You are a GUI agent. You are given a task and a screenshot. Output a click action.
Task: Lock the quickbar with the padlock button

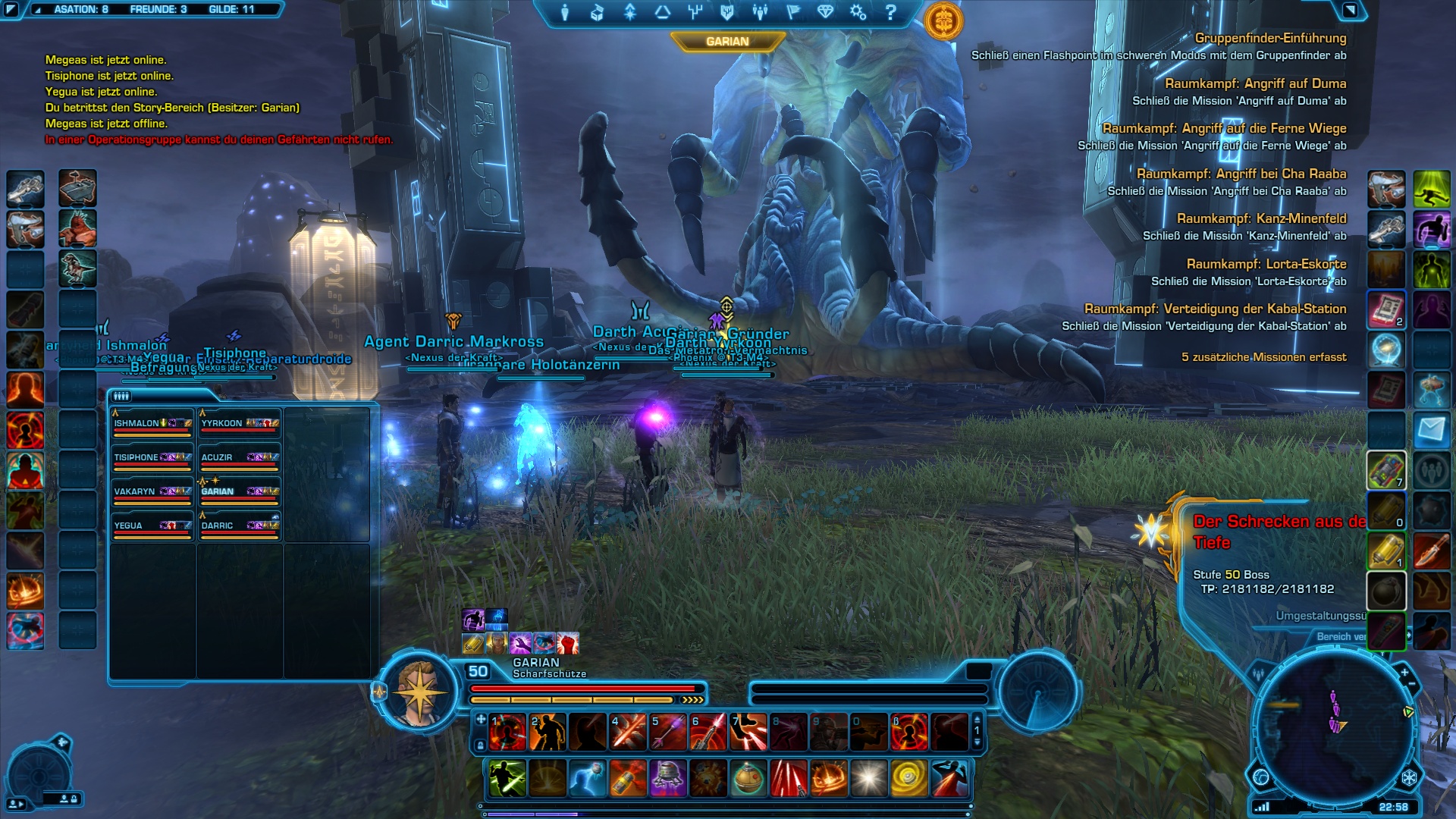[x=479, y=746]
